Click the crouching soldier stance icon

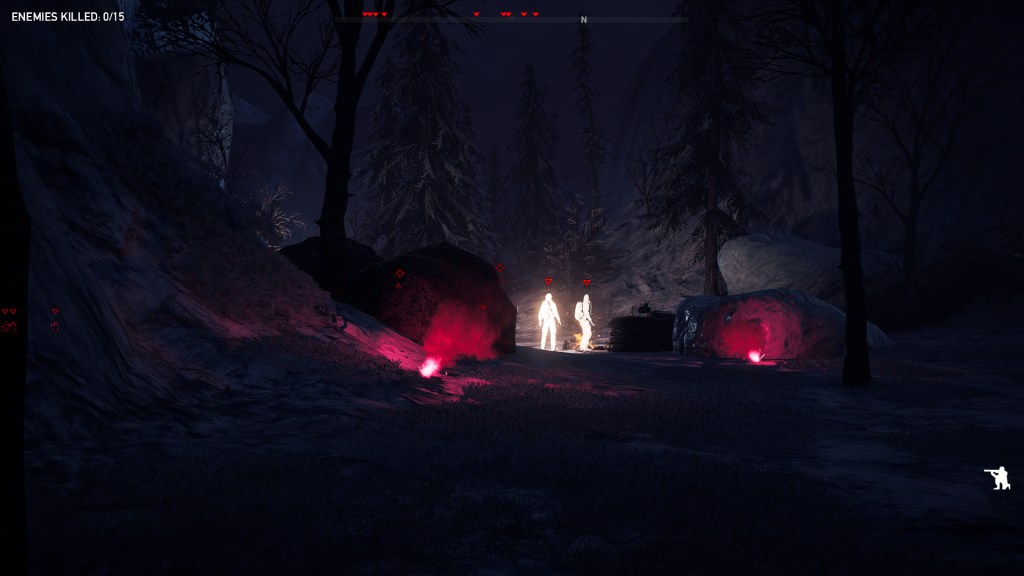coord(997,479)
